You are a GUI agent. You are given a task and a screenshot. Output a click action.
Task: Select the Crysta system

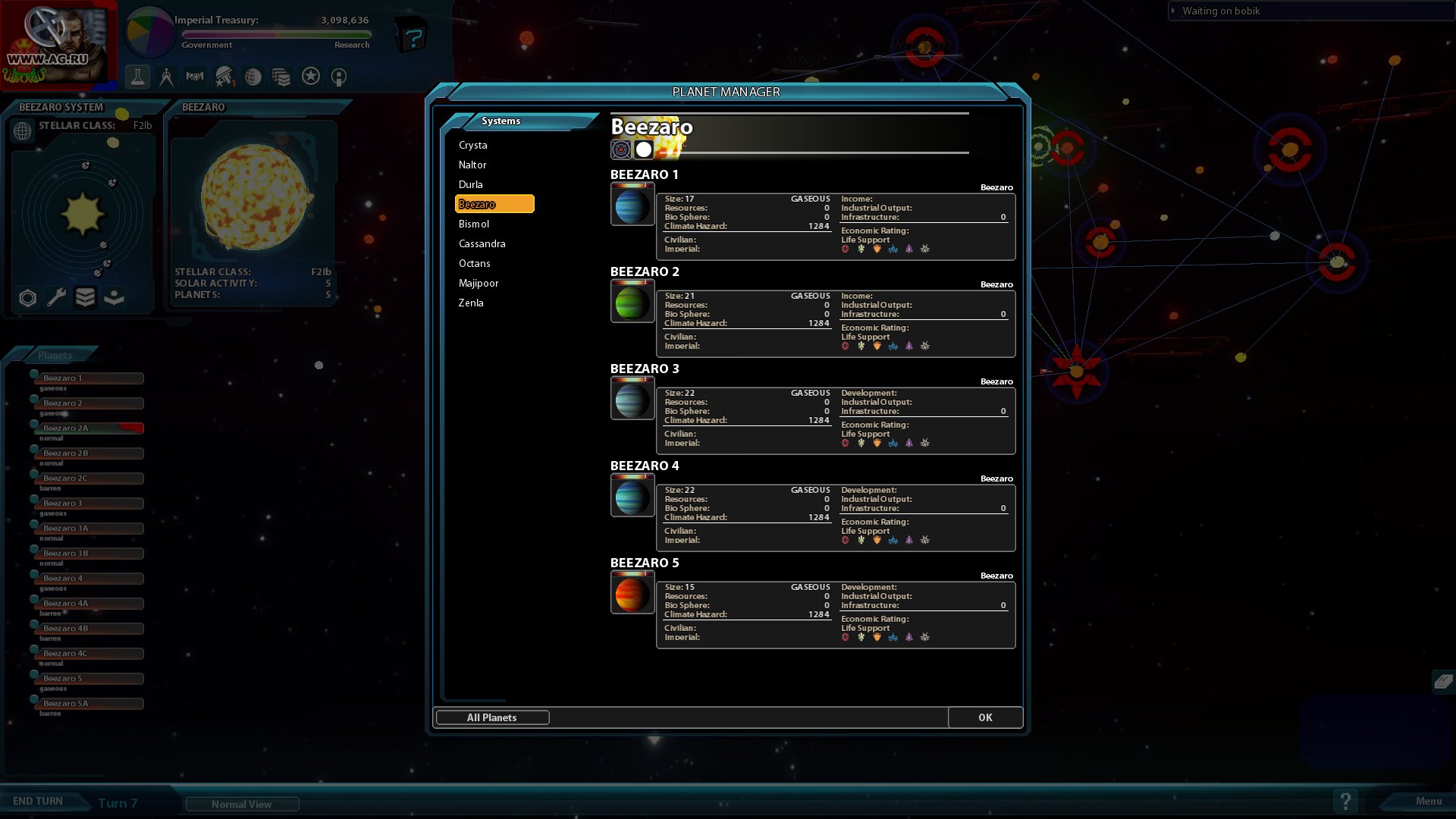tap(473, 145)
